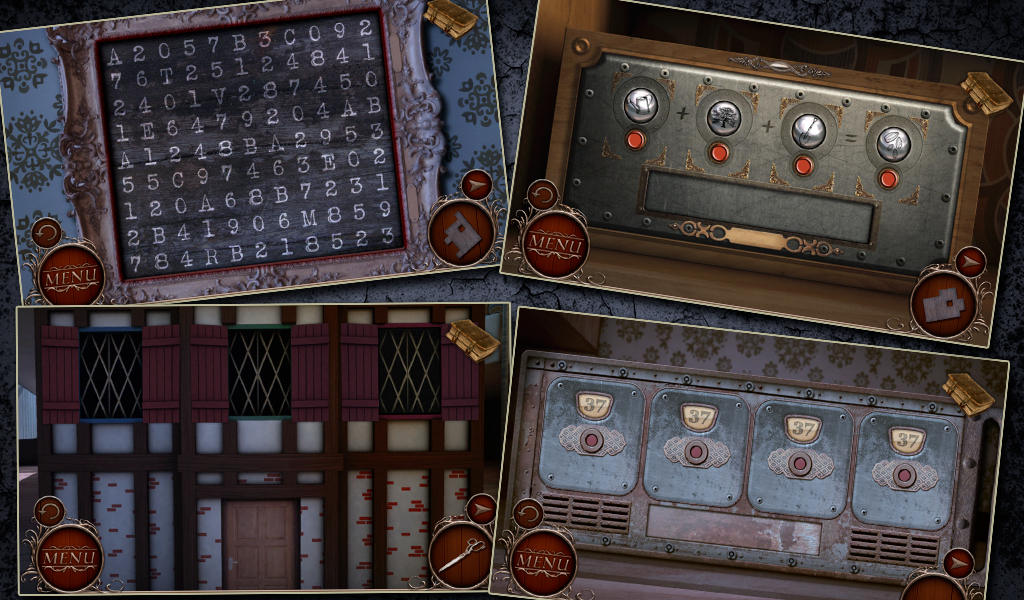Open the book above the letter grid
Image resolution: width=1024 pixels, height=600 pixels.
point(449,18)
